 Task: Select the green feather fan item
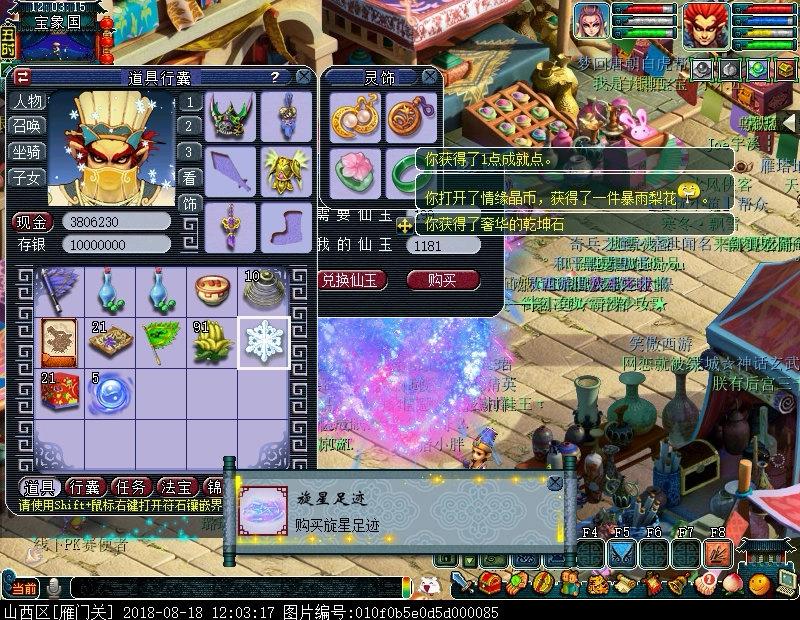coord(161,343)
